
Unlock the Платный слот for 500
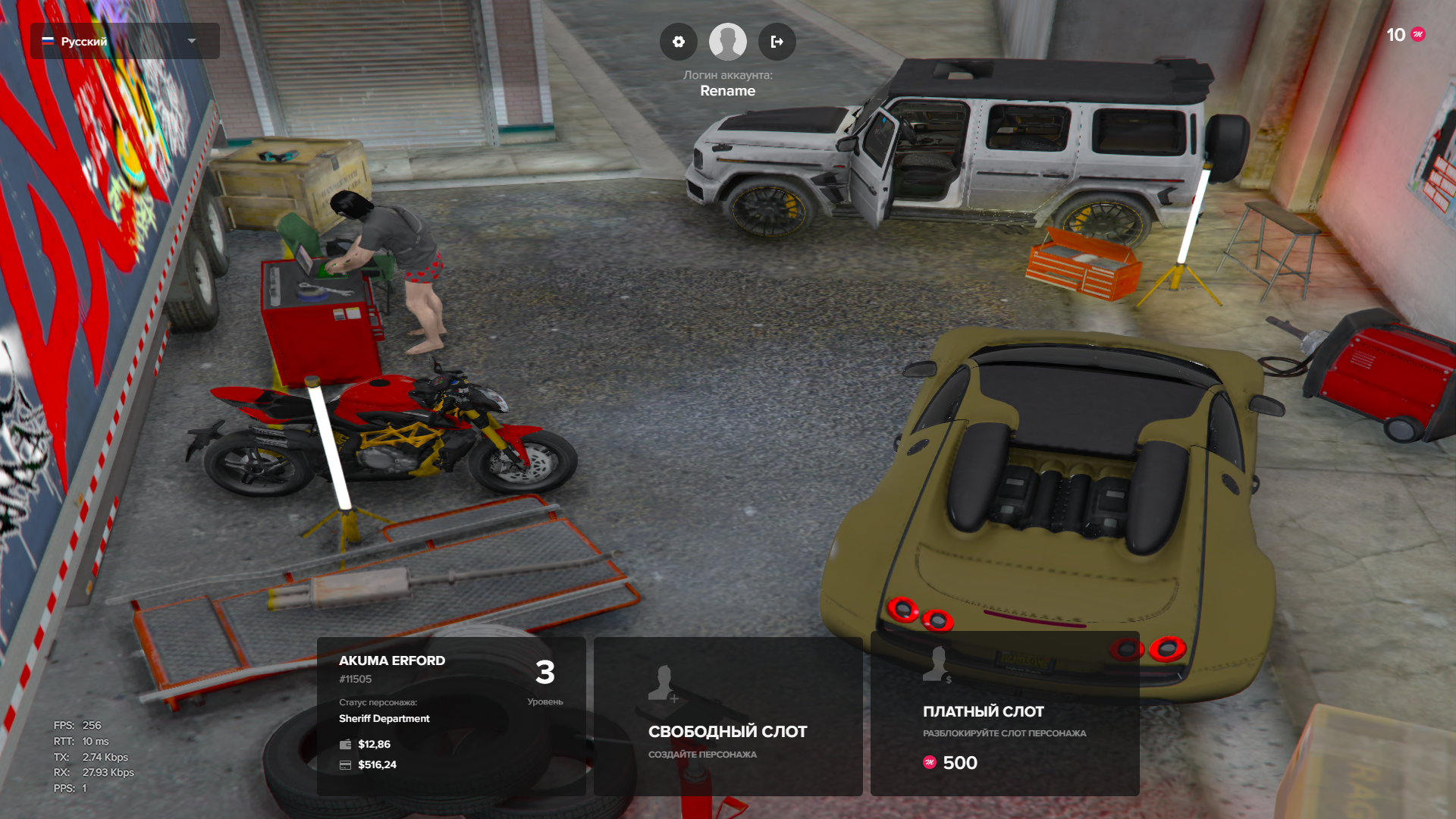click(1005, 716)
